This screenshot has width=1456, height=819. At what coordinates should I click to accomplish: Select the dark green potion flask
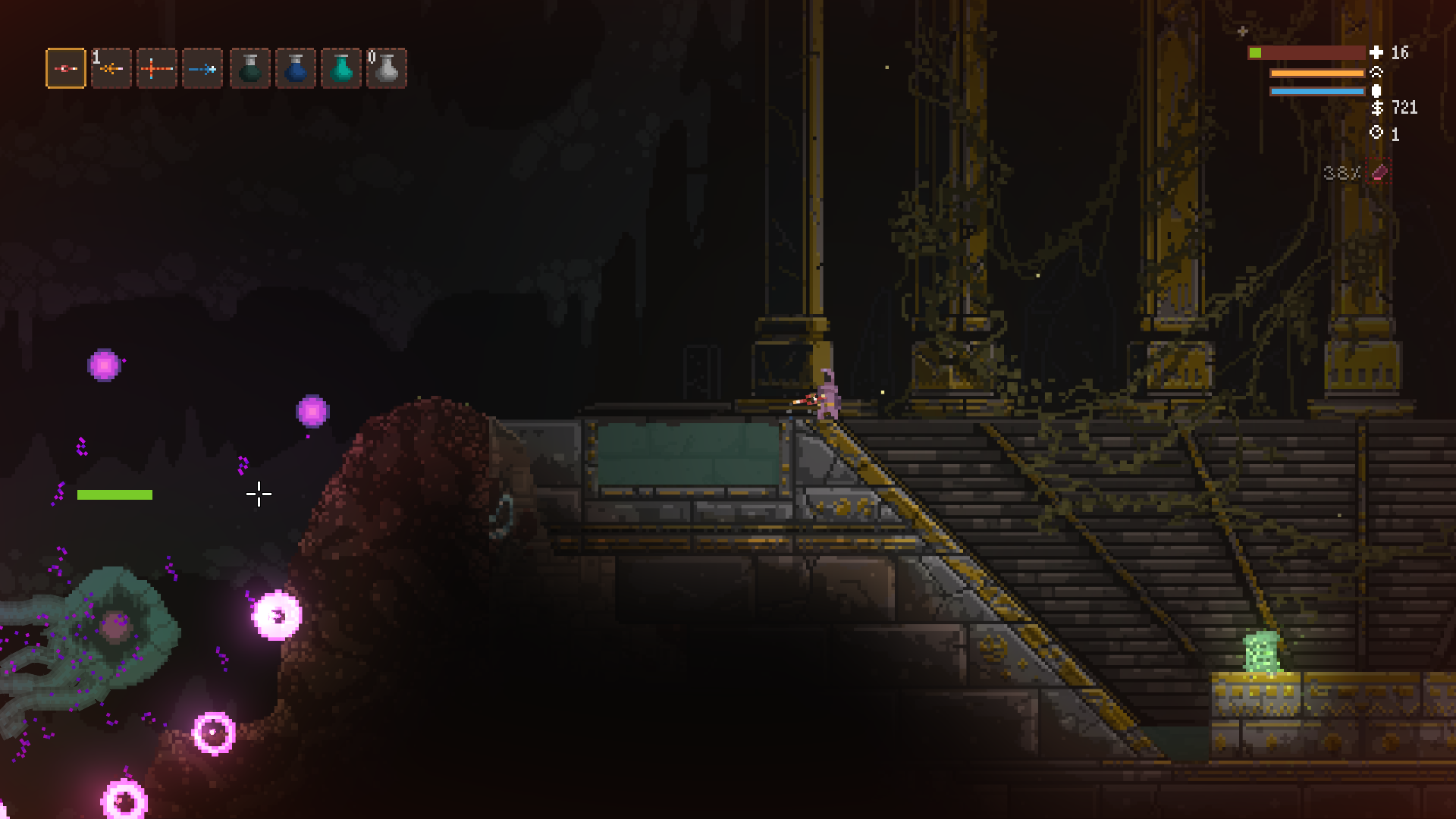point(250,68)
